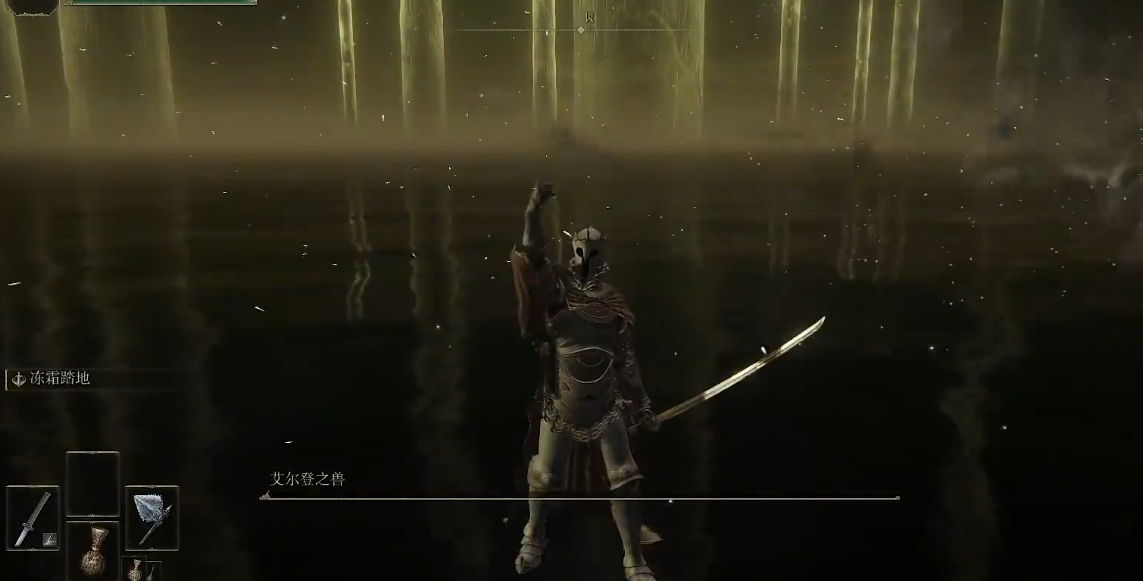1143x581 pixels.
Task: Click the compass bar at top
Action: pyautogui.click(x=581, y=29)
